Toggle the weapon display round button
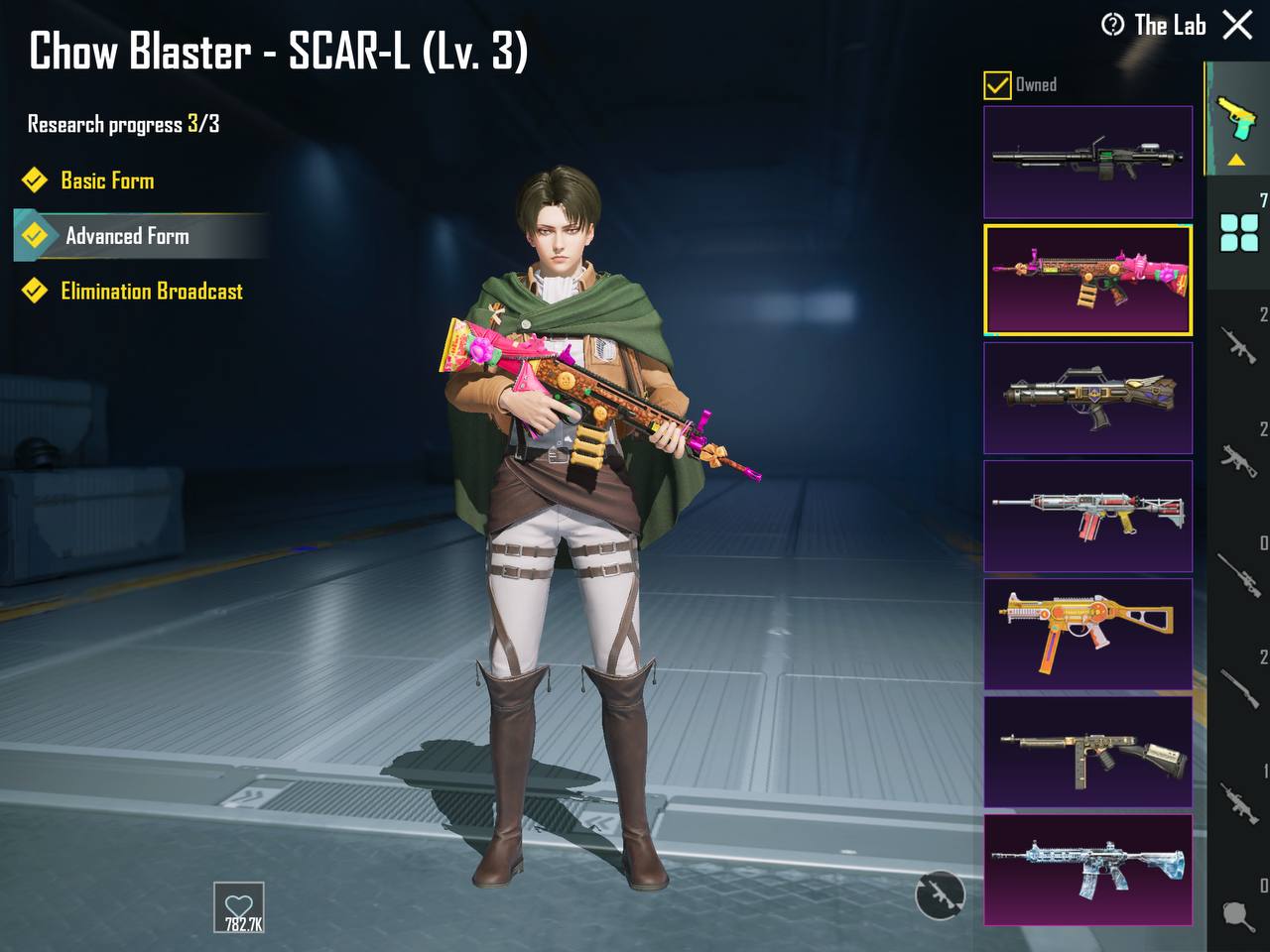 pyautogui.click(x=939, y=894)
